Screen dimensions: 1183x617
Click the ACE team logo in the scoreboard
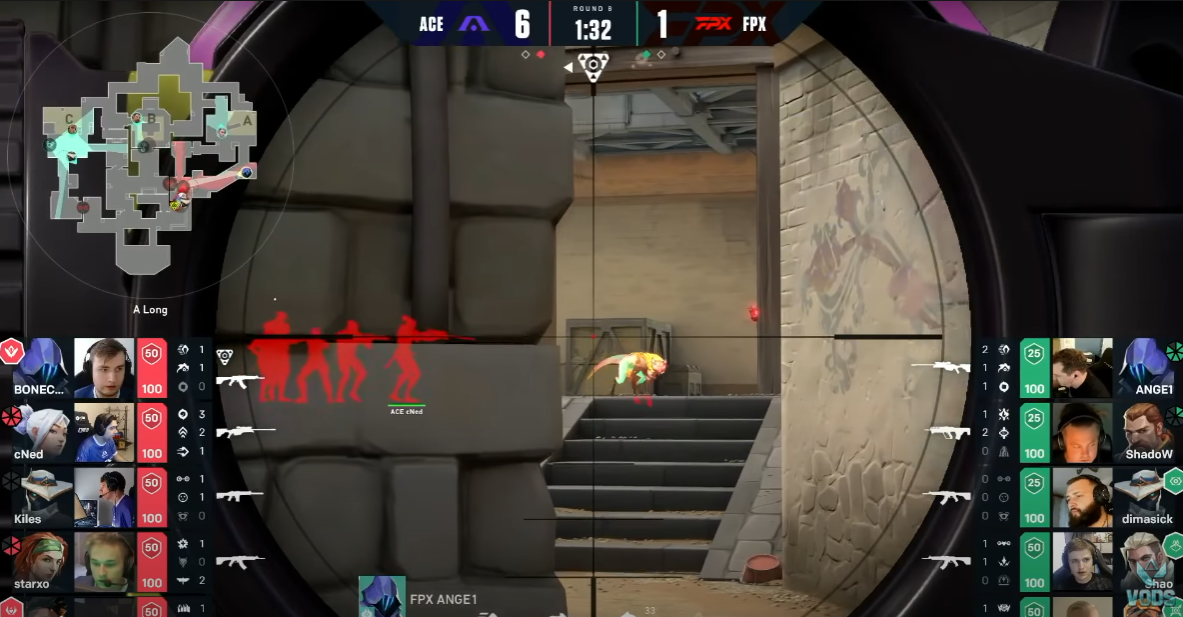(473, 23)
